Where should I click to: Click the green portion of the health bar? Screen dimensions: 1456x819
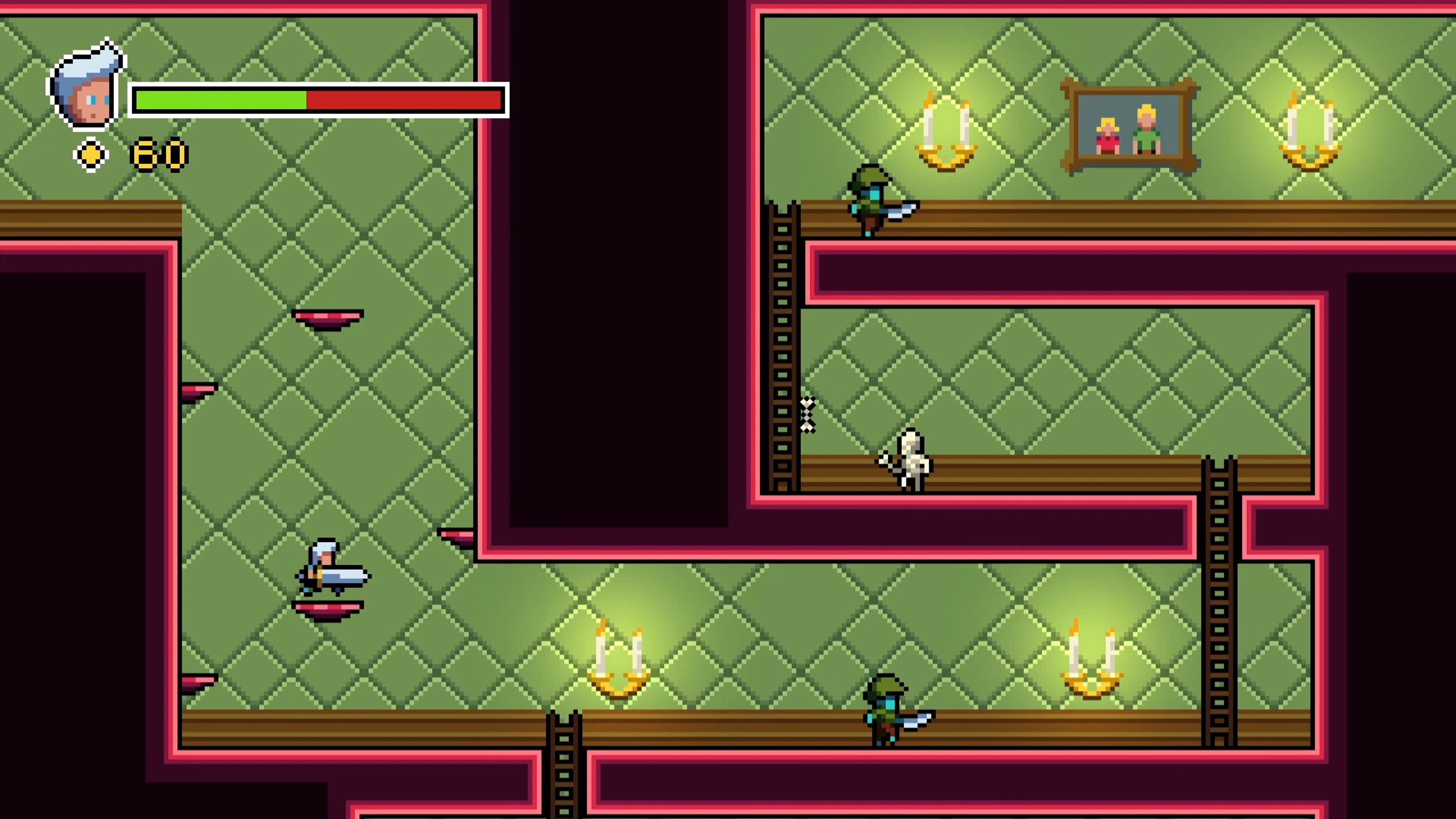tap(220, 100)
